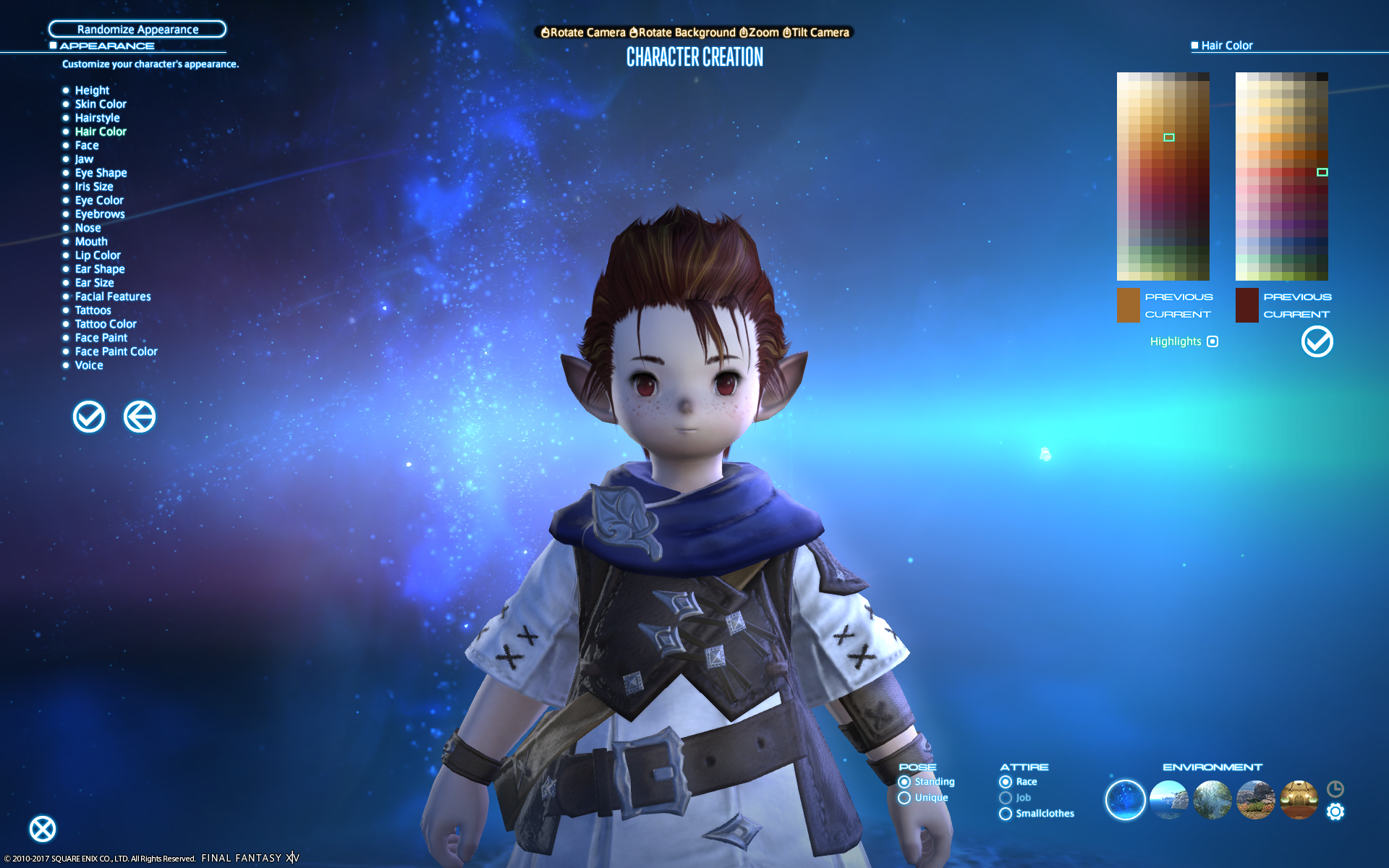Confirm appearance with the left checkmark button
The image size is (1389, 868).
tap(89, 417)
